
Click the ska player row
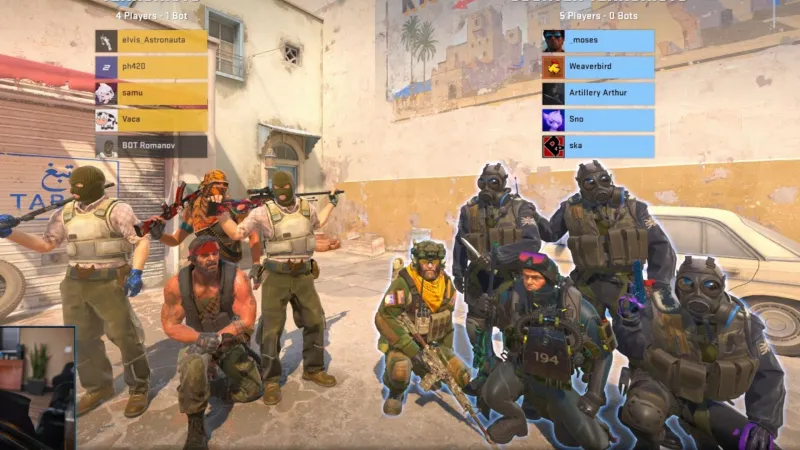click(598, 147)
